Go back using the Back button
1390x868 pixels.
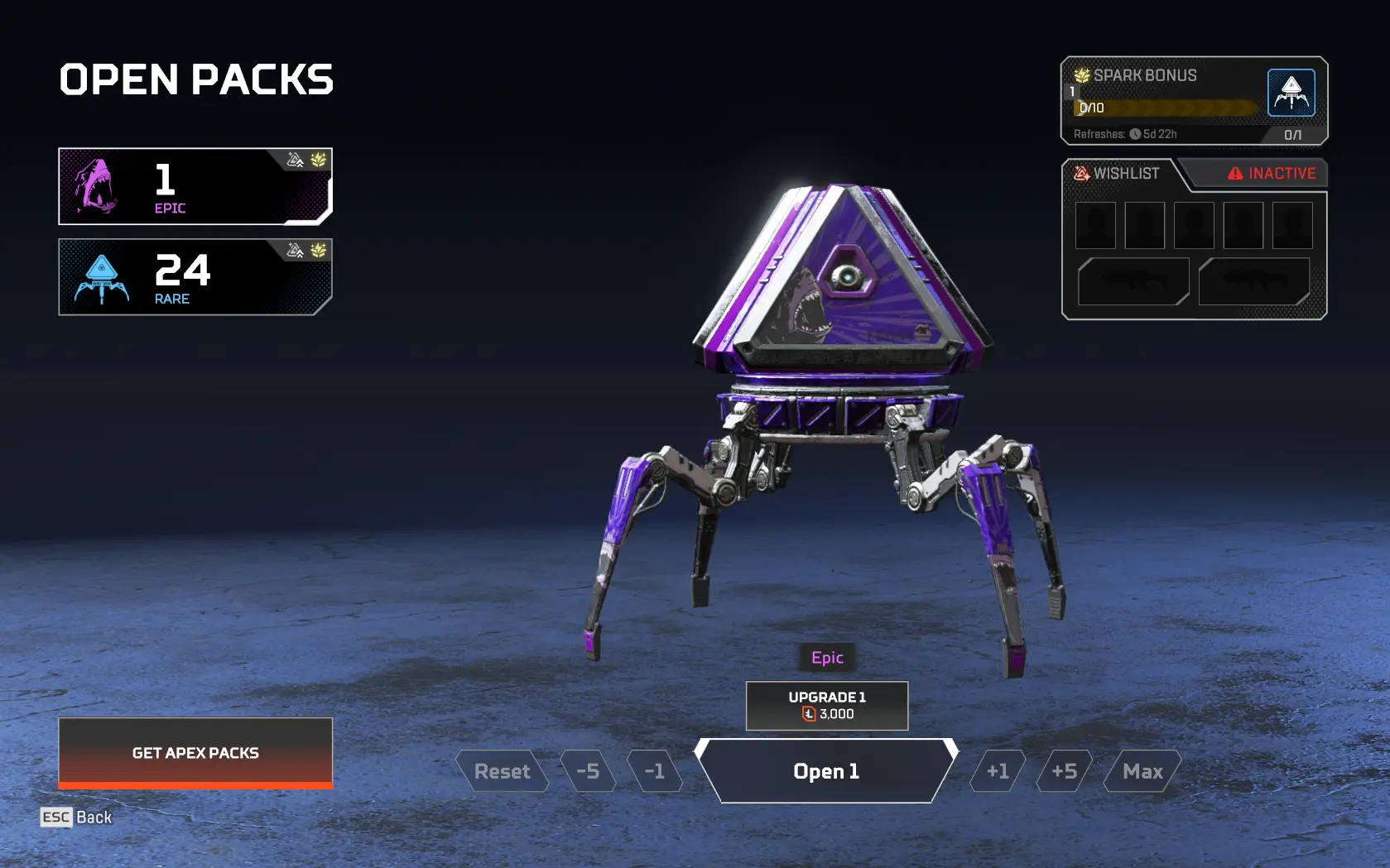click(x=76, y=818)
